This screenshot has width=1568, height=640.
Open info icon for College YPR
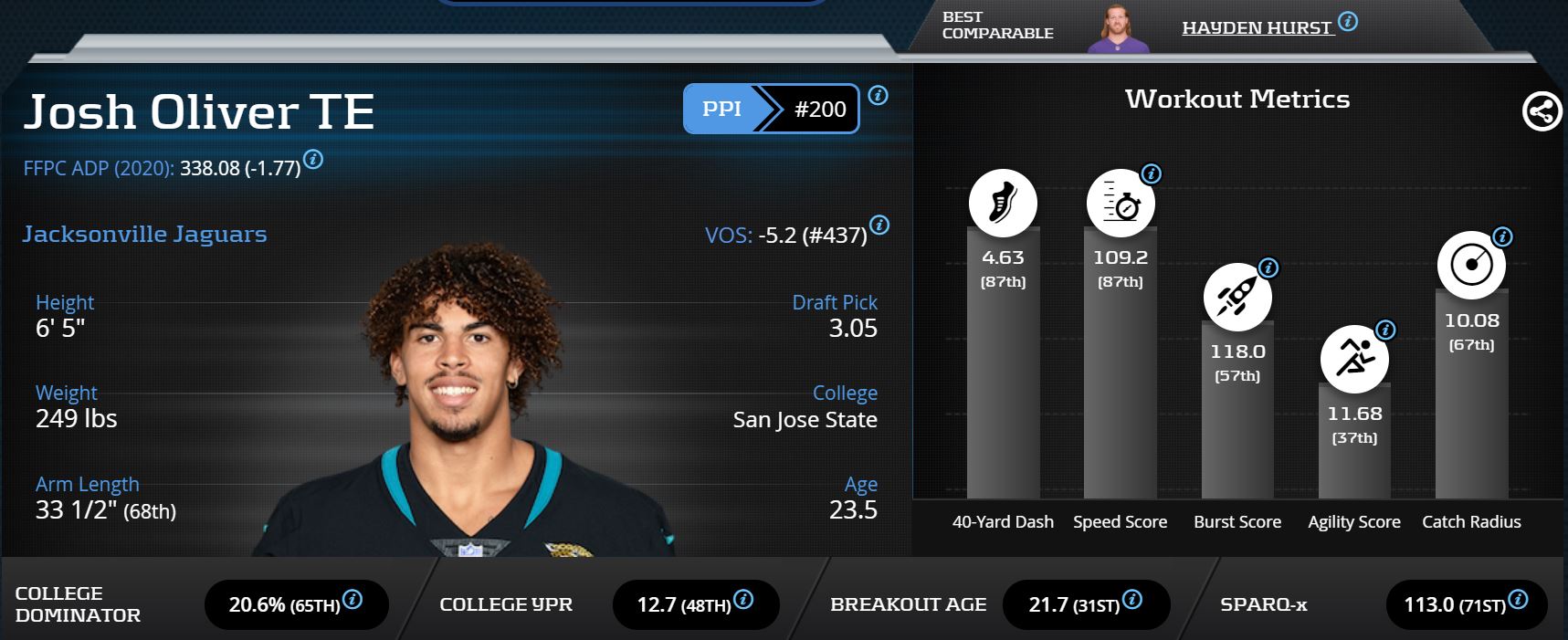(x=743, y=600)
